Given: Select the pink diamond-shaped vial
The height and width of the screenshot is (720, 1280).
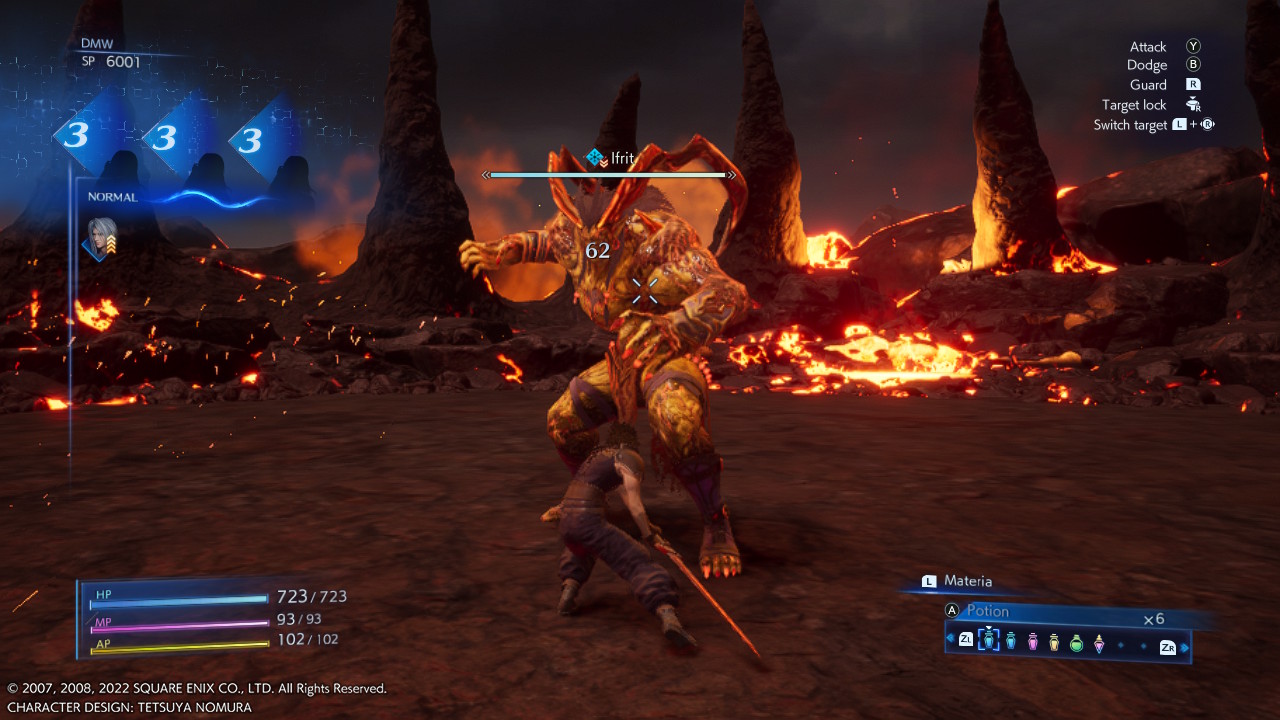Looking at the screenshot, I should pyautogui.click(x=1099, y=644).
